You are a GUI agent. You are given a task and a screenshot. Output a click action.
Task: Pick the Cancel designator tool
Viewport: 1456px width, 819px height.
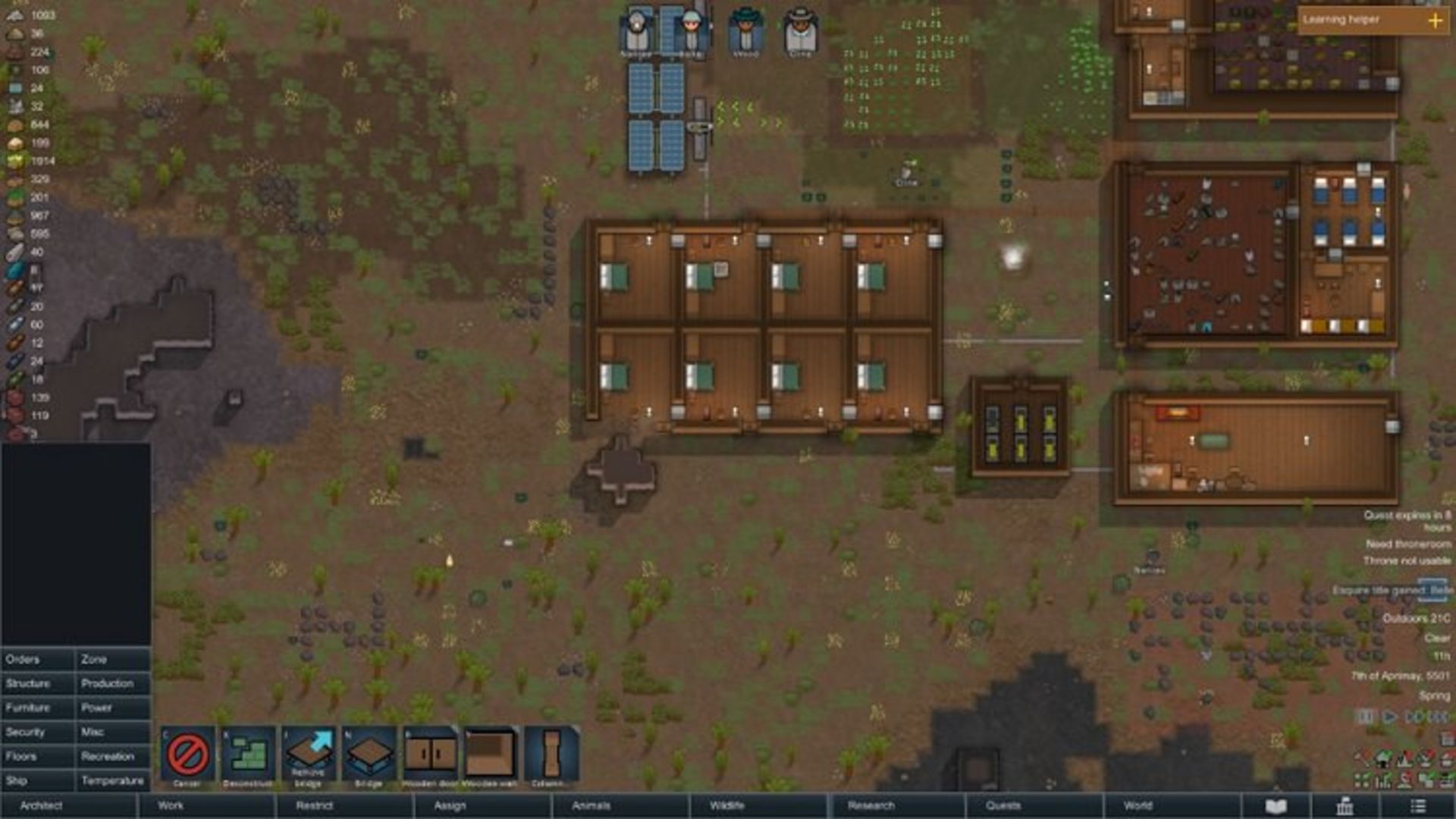[187, 756]
